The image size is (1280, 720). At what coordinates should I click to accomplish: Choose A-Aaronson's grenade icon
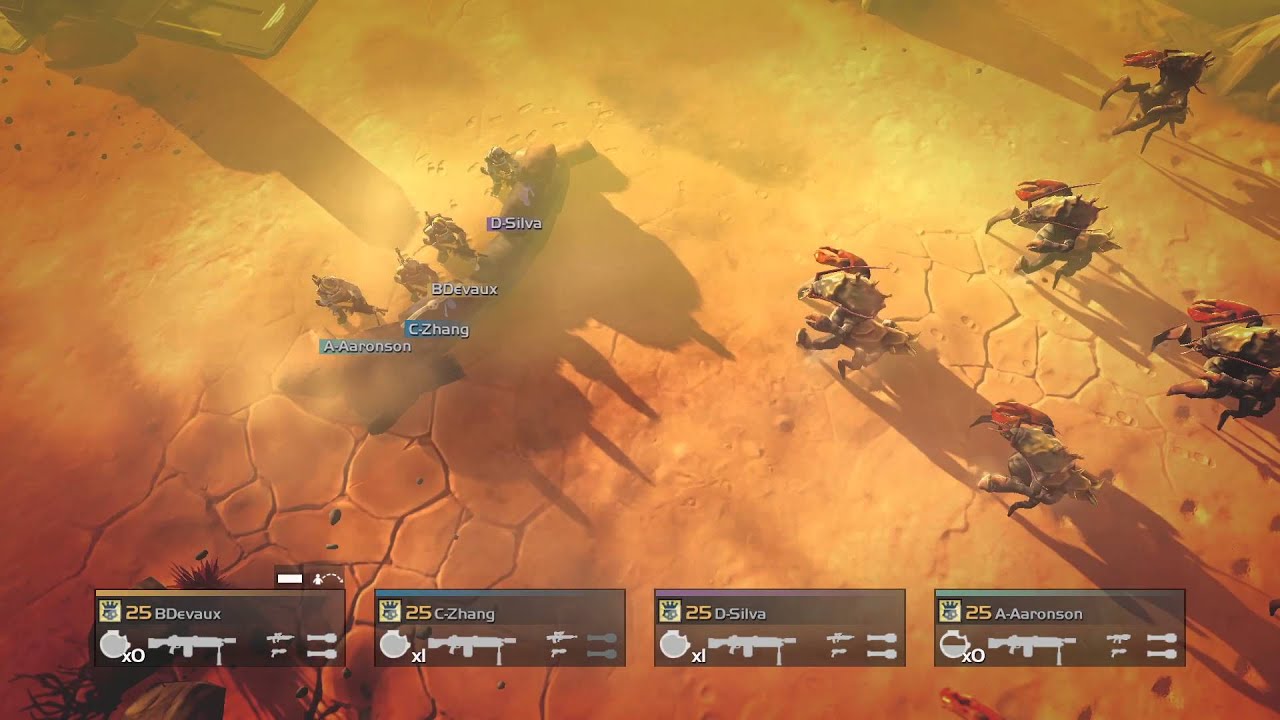tap(953, 645)
